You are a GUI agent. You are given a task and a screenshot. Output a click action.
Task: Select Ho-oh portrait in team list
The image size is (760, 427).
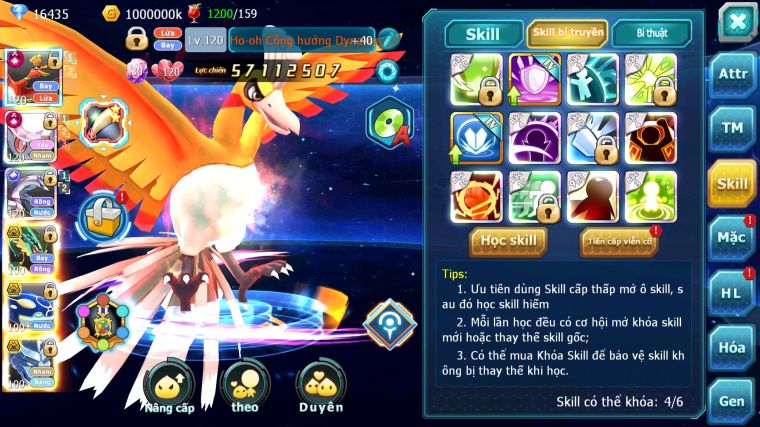pyautogui.click(x=31, y=77)
